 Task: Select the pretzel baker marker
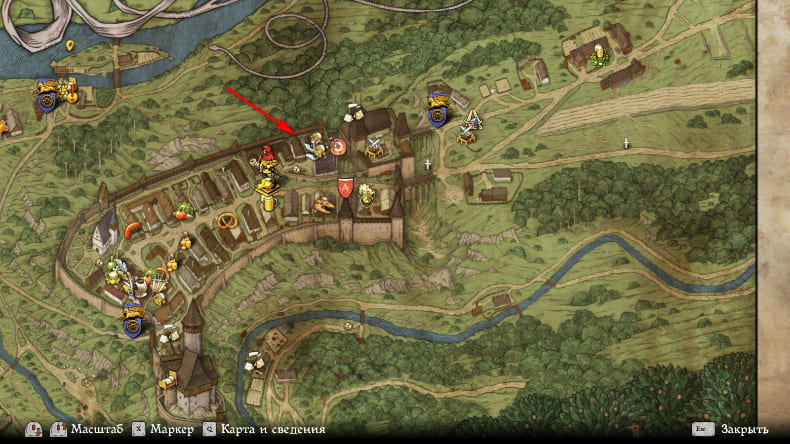point(228,220)
